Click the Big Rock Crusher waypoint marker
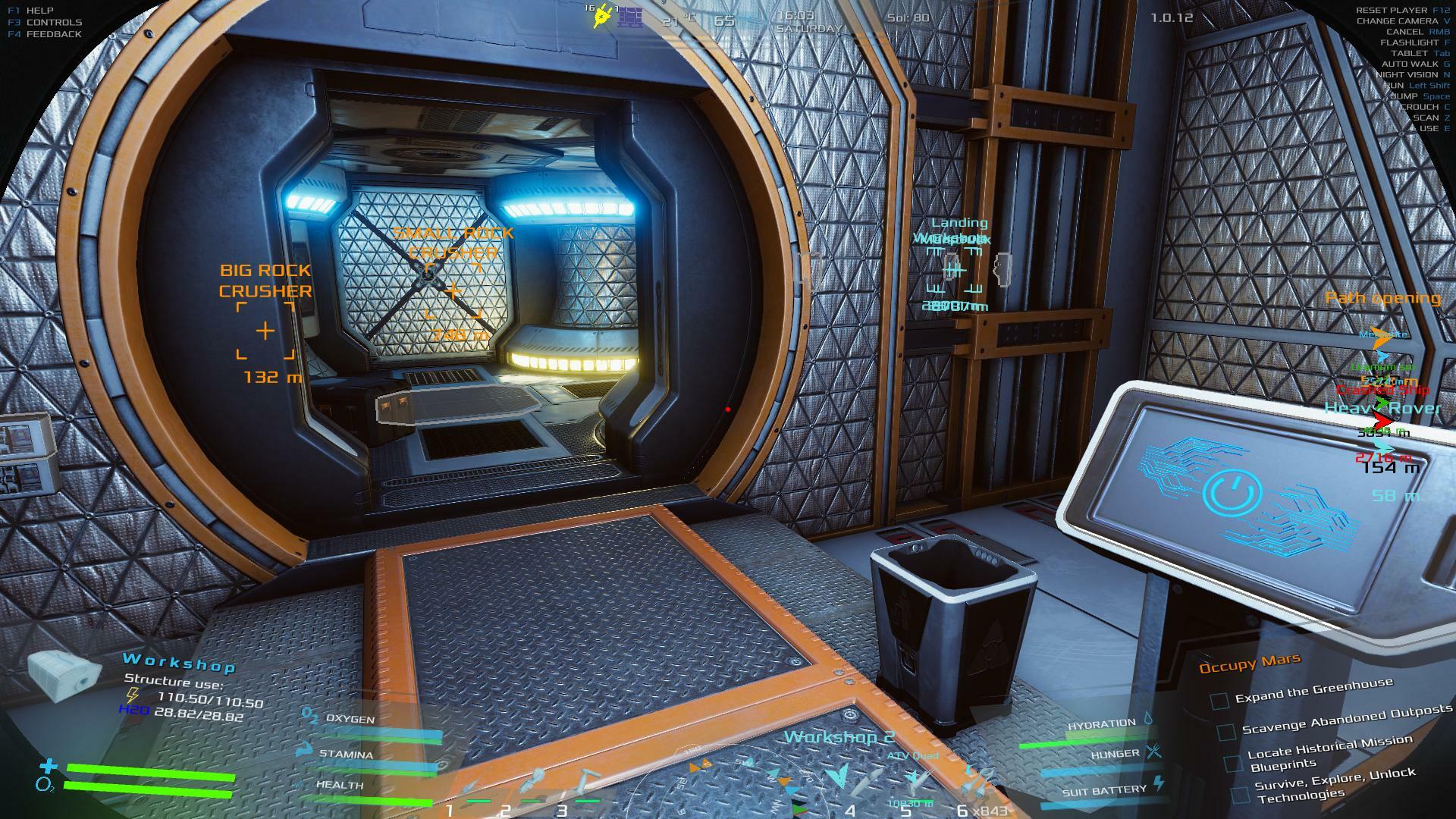1456x819 pixels. coord(265,331)
